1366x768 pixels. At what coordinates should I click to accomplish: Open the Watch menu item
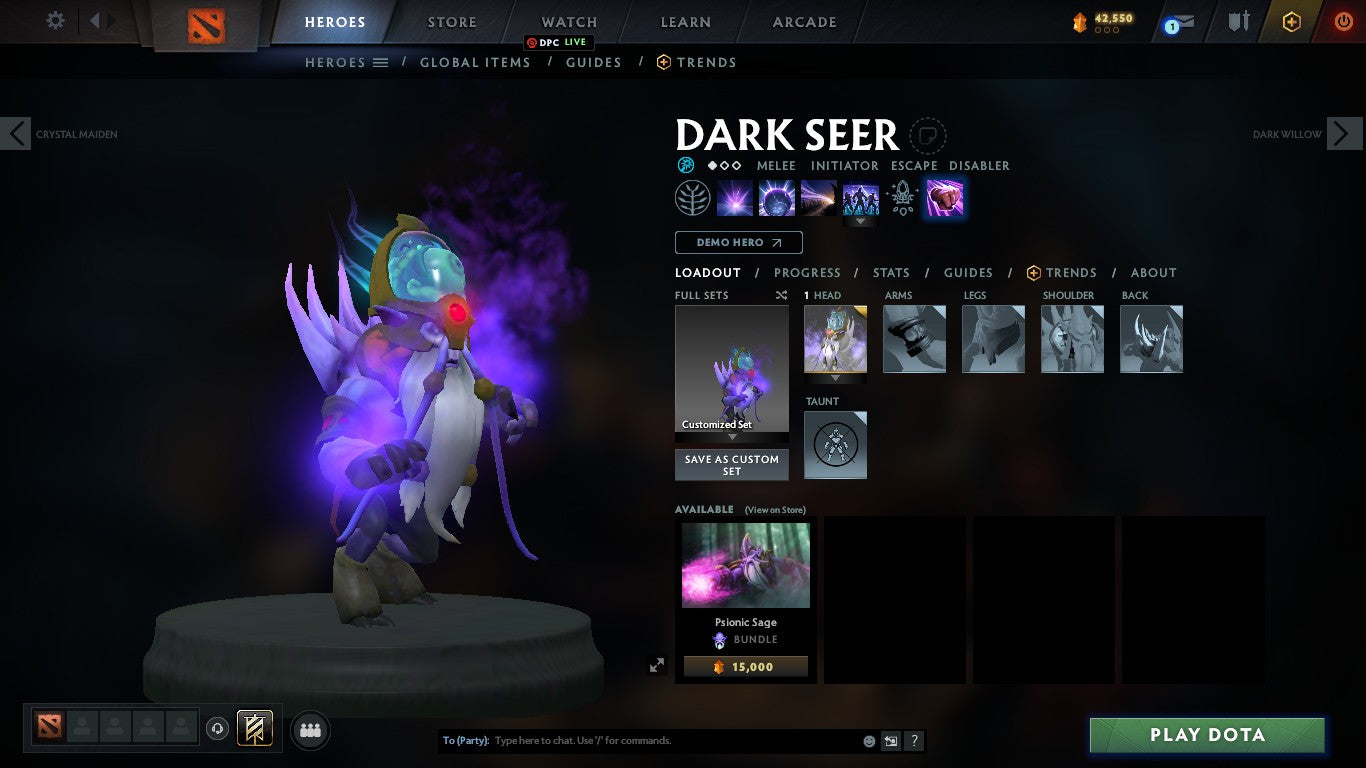568,21
